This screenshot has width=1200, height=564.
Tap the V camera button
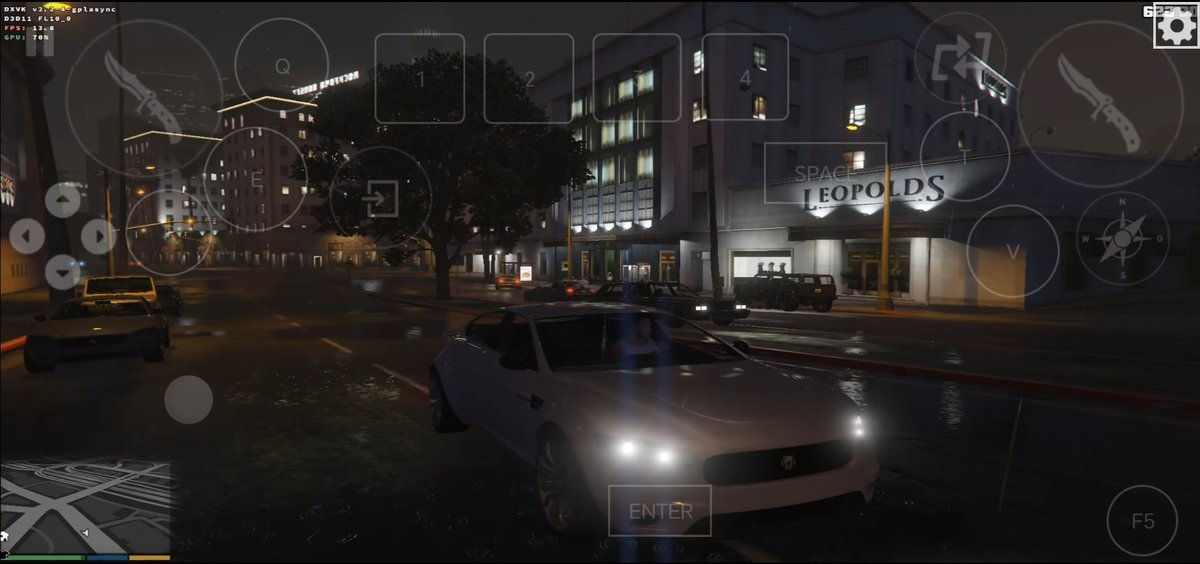click(x=1013, y=251)
